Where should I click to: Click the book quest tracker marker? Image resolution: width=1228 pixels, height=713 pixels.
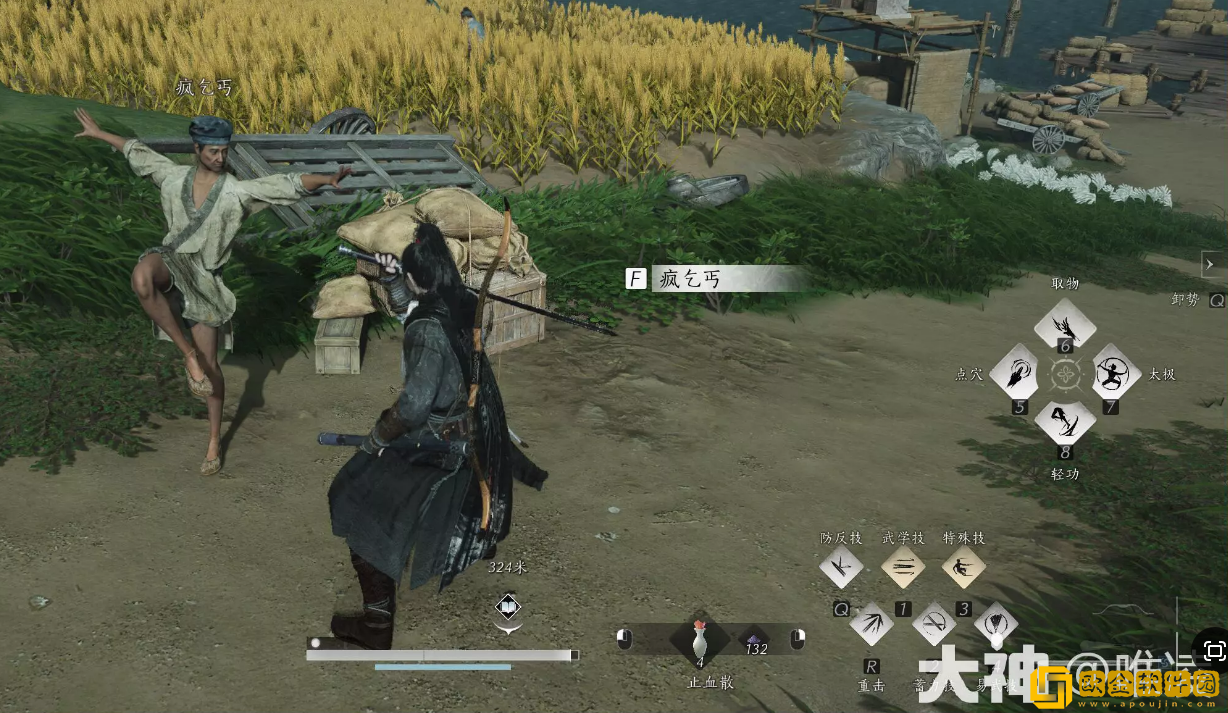(x=508, y=606)
